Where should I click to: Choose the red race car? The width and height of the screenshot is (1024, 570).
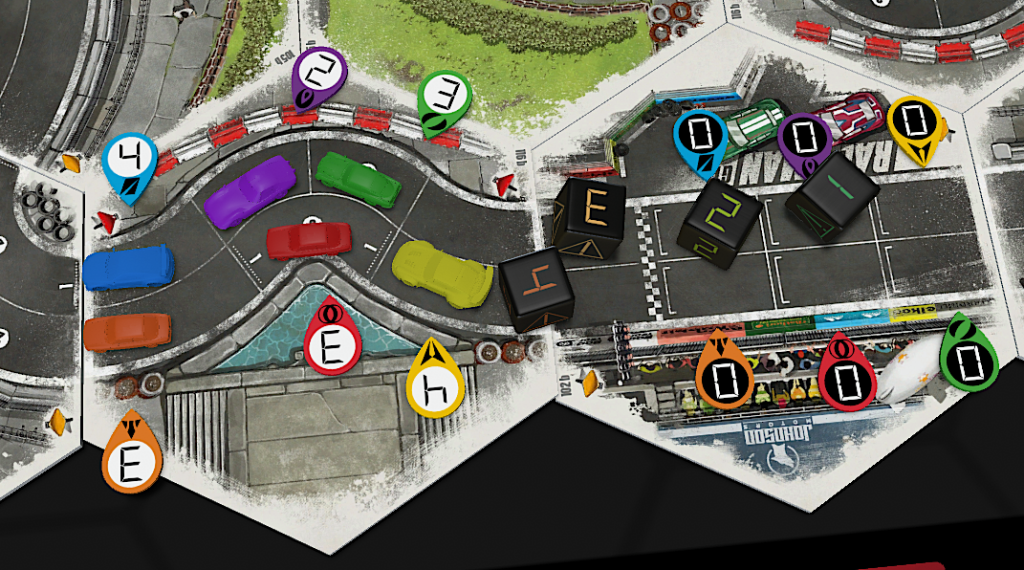click(x=309, y=240)
